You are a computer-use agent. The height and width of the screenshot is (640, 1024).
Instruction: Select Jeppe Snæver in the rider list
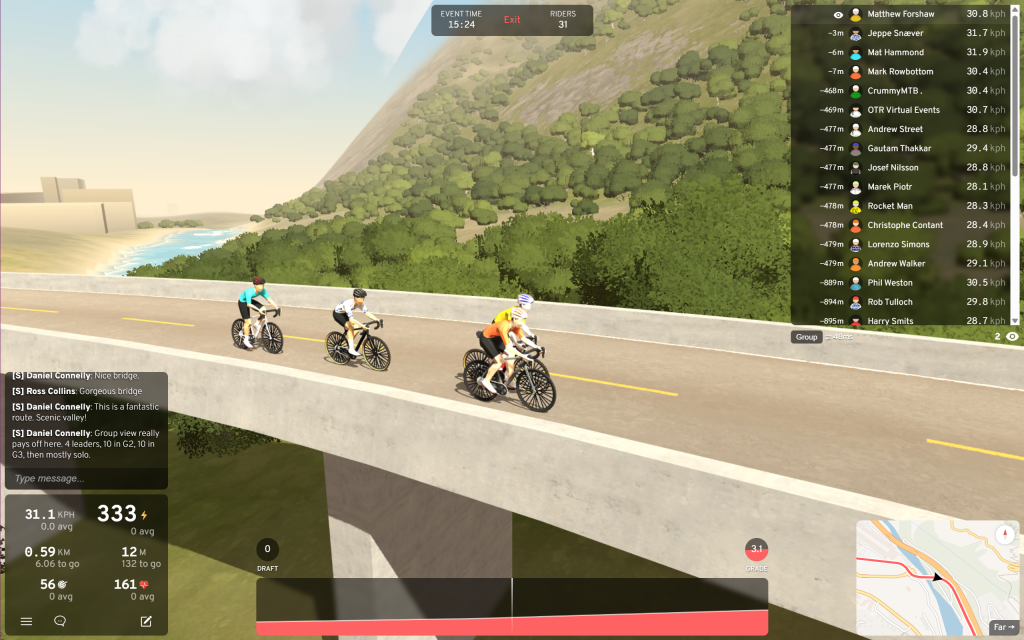(x=902, y=34)
